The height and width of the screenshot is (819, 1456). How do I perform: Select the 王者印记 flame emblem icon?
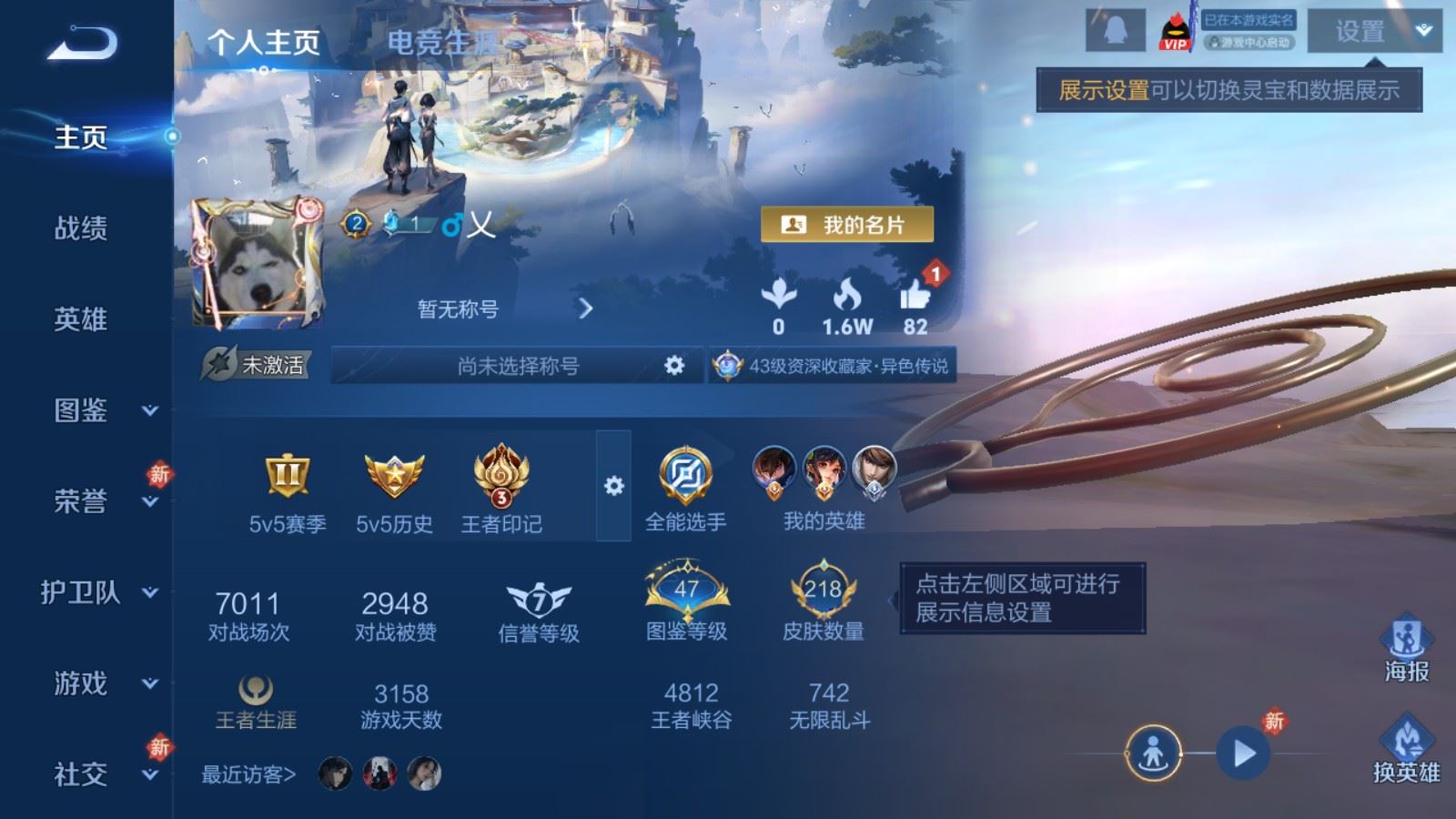click(x=501, y=478)
